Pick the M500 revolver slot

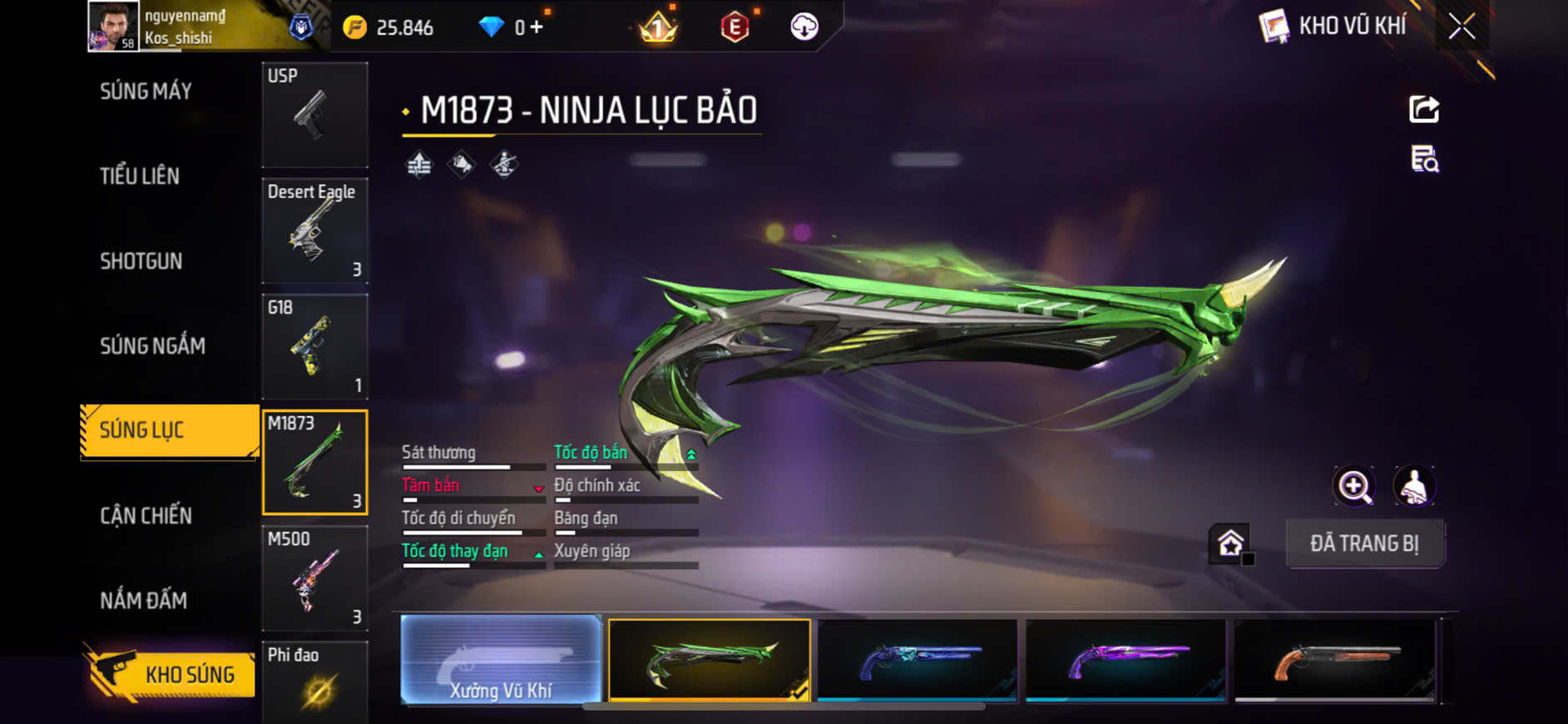[314, 578]
